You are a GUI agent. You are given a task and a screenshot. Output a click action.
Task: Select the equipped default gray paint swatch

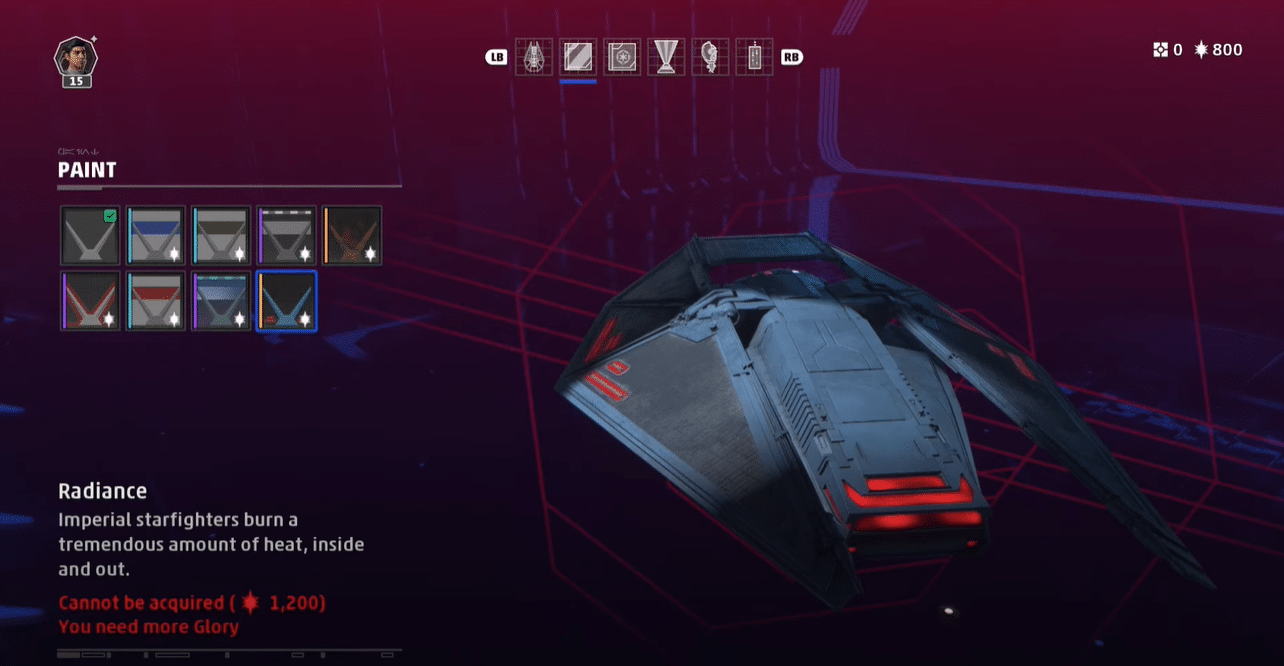pos(90,236)
